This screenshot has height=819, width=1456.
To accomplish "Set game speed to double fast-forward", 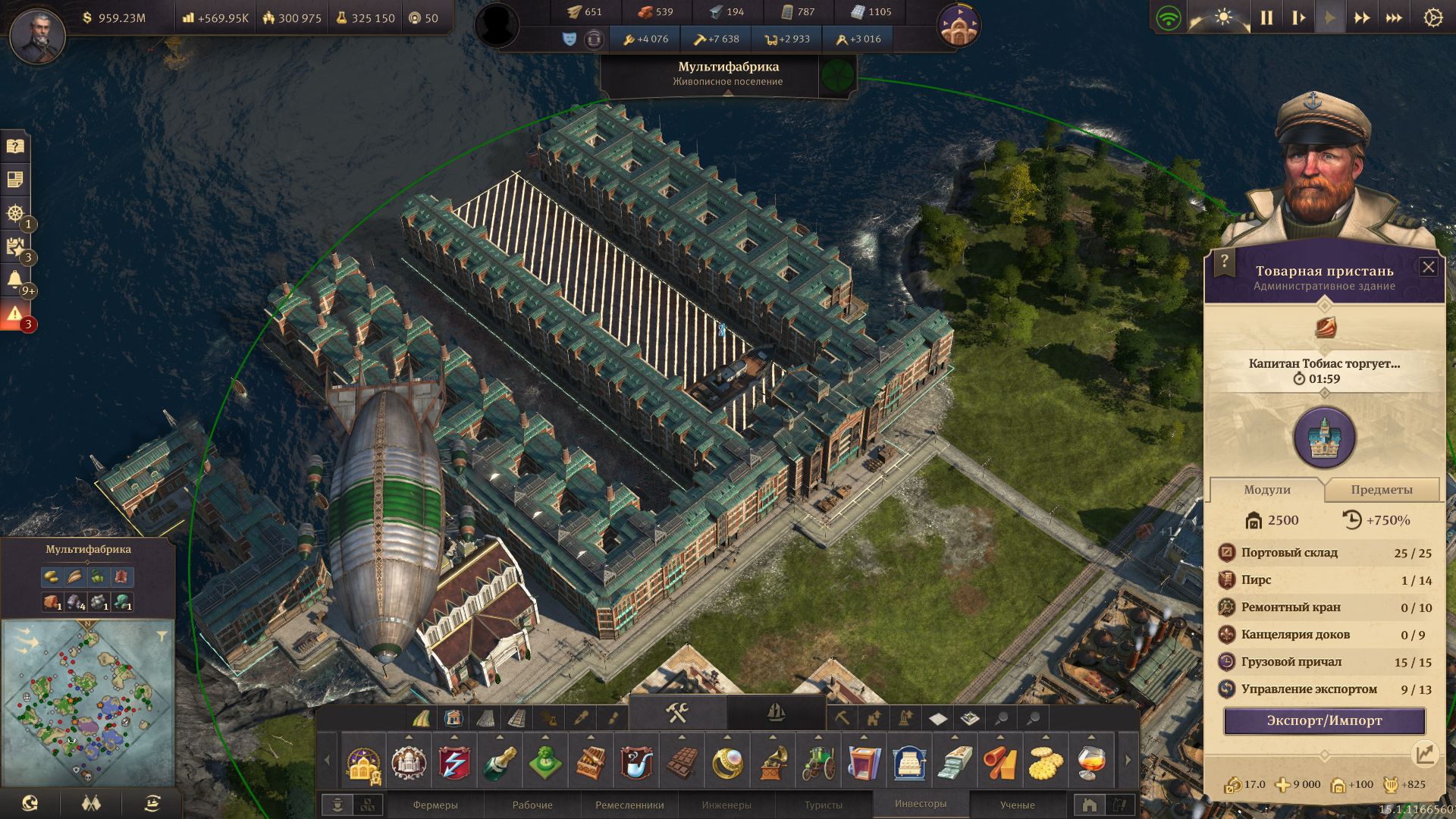I will [1362, 18].
